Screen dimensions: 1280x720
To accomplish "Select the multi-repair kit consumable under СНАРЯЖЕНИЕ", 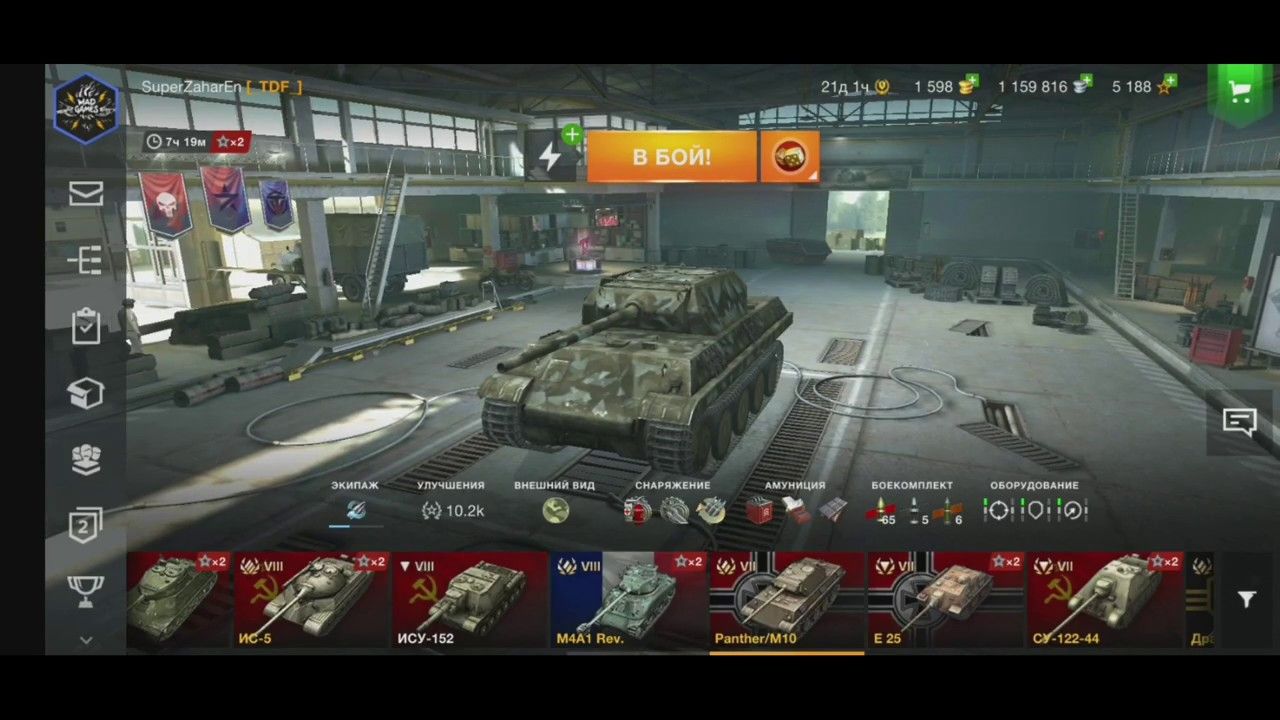I will 636,511.
